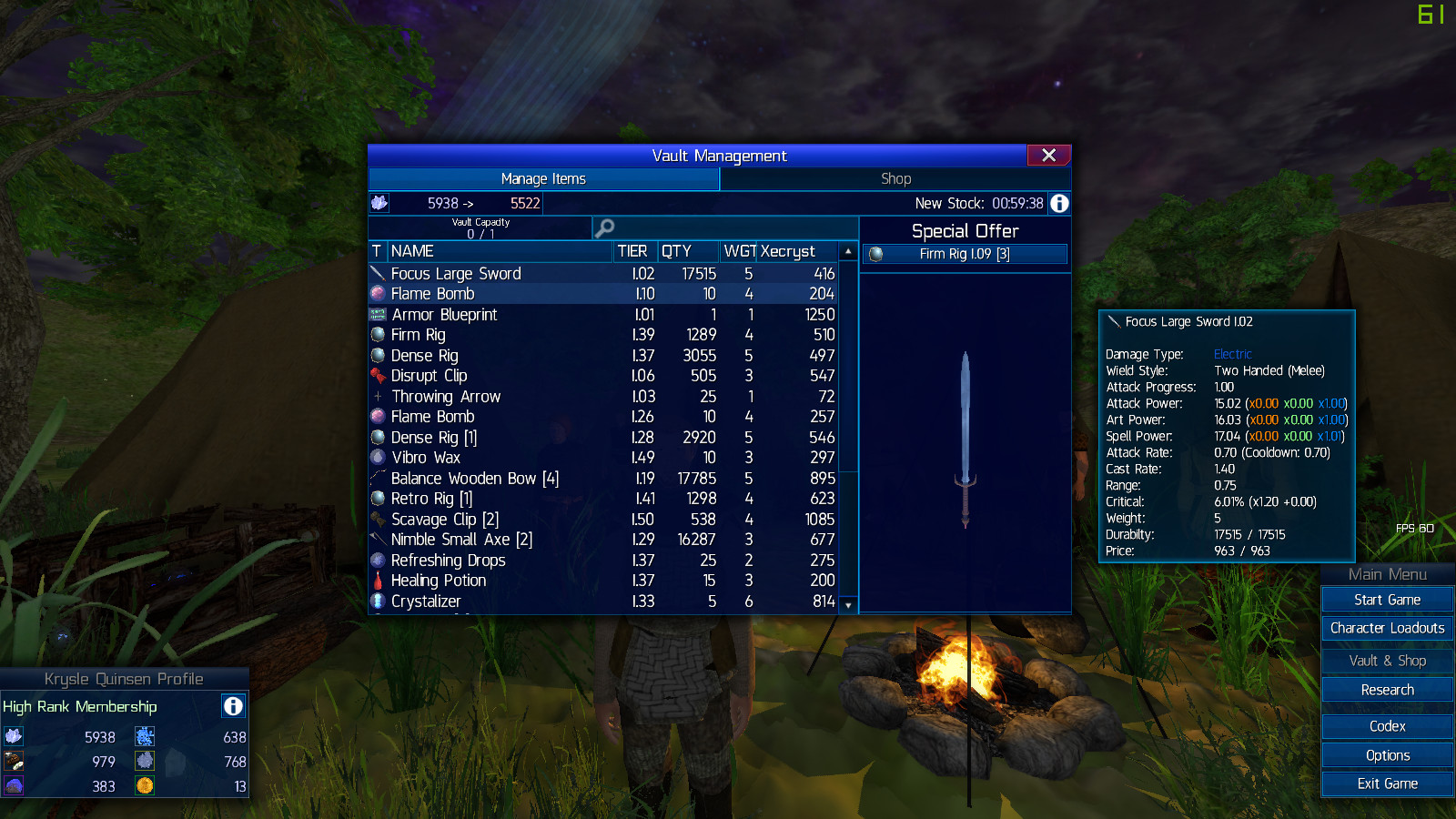Click the Scavage Clip axe icon
This screenshot has height=819, width=1456.
click(378, 519)
